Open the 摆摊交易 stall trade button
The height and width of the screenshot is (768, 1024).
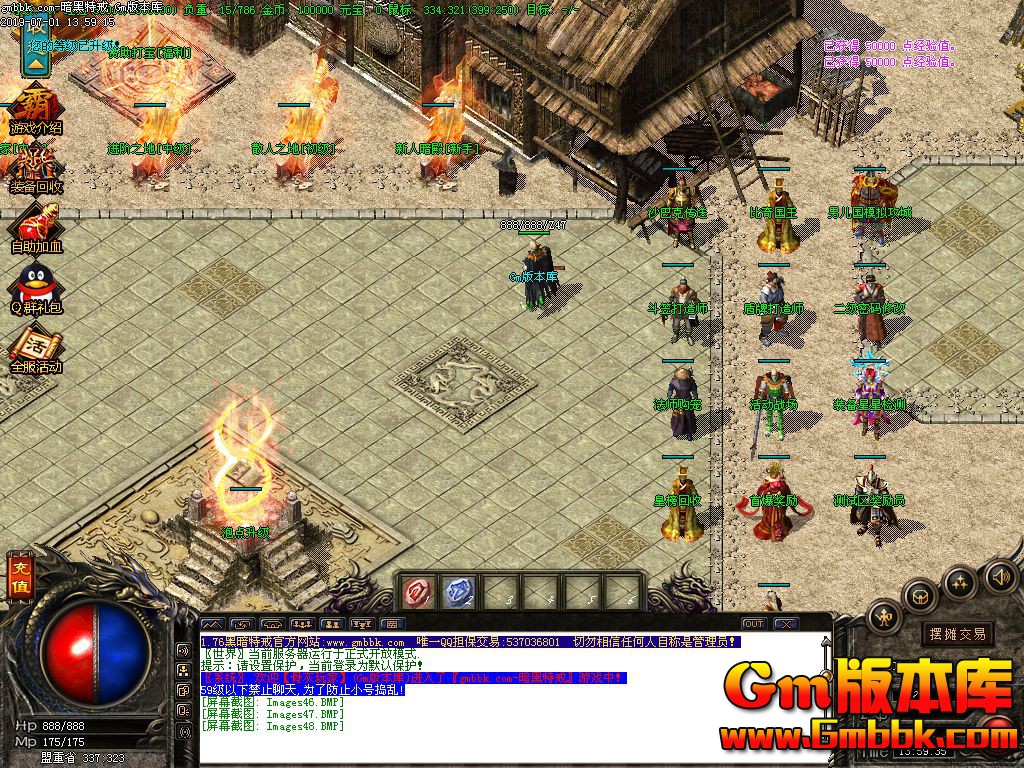pyautogui.click(x=957, y=633)
